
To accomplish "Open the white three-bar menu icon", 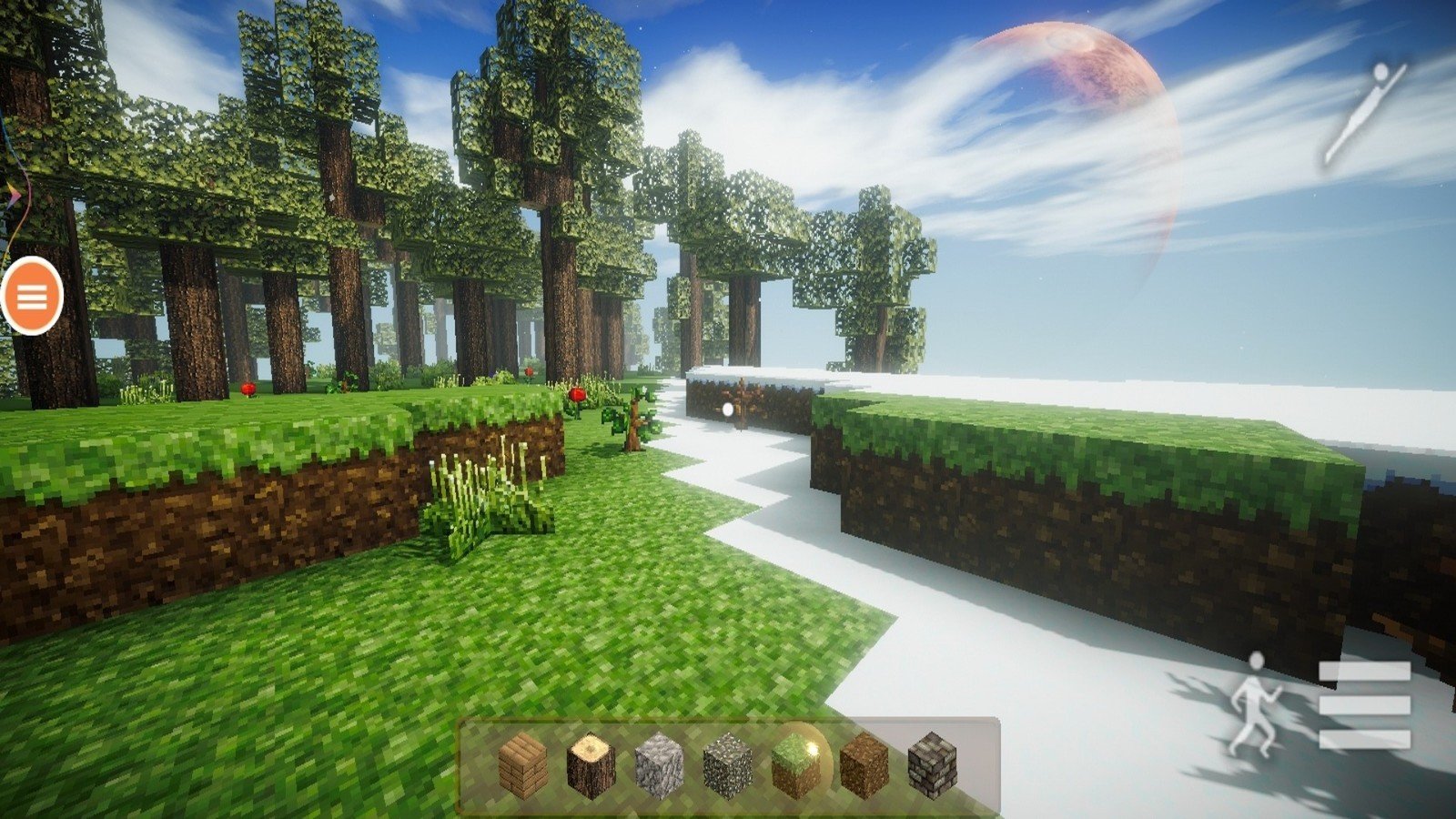I will coord(1364,704).
